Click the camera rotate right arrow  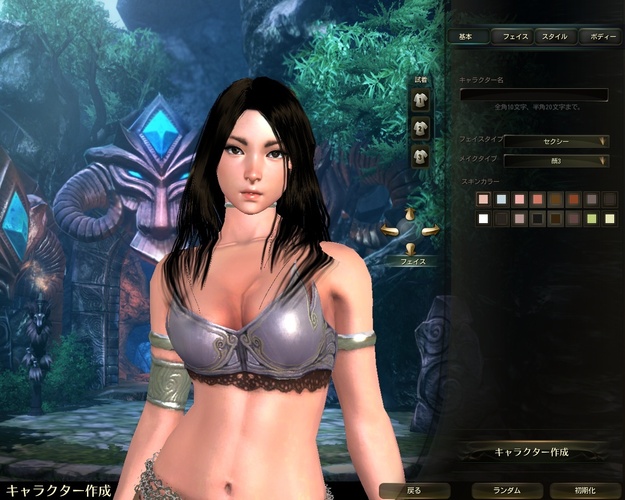coord(431,231)
